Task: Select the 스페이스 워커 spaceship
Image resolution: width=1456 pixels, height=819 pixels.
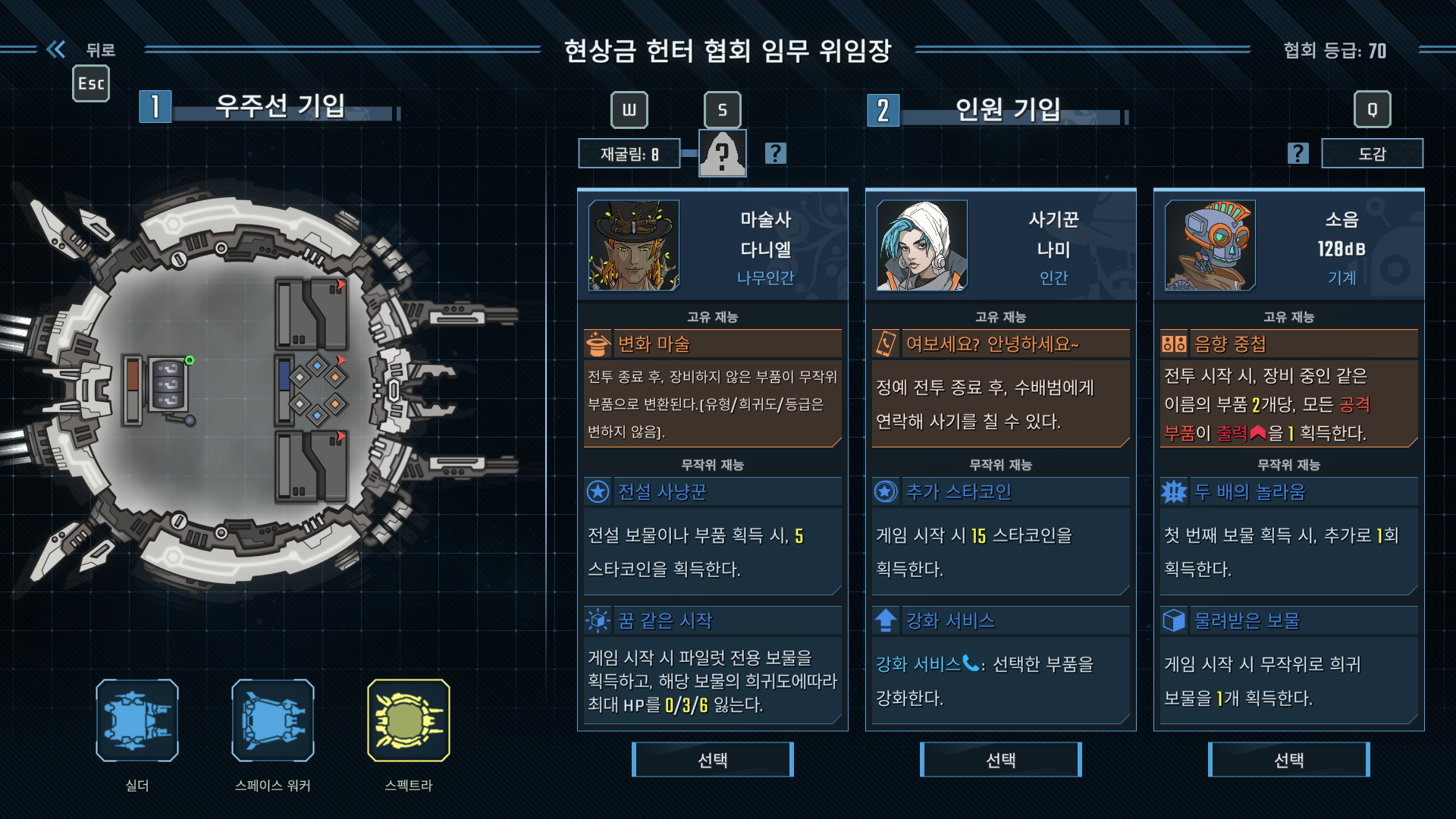Action: coord(273,720)
